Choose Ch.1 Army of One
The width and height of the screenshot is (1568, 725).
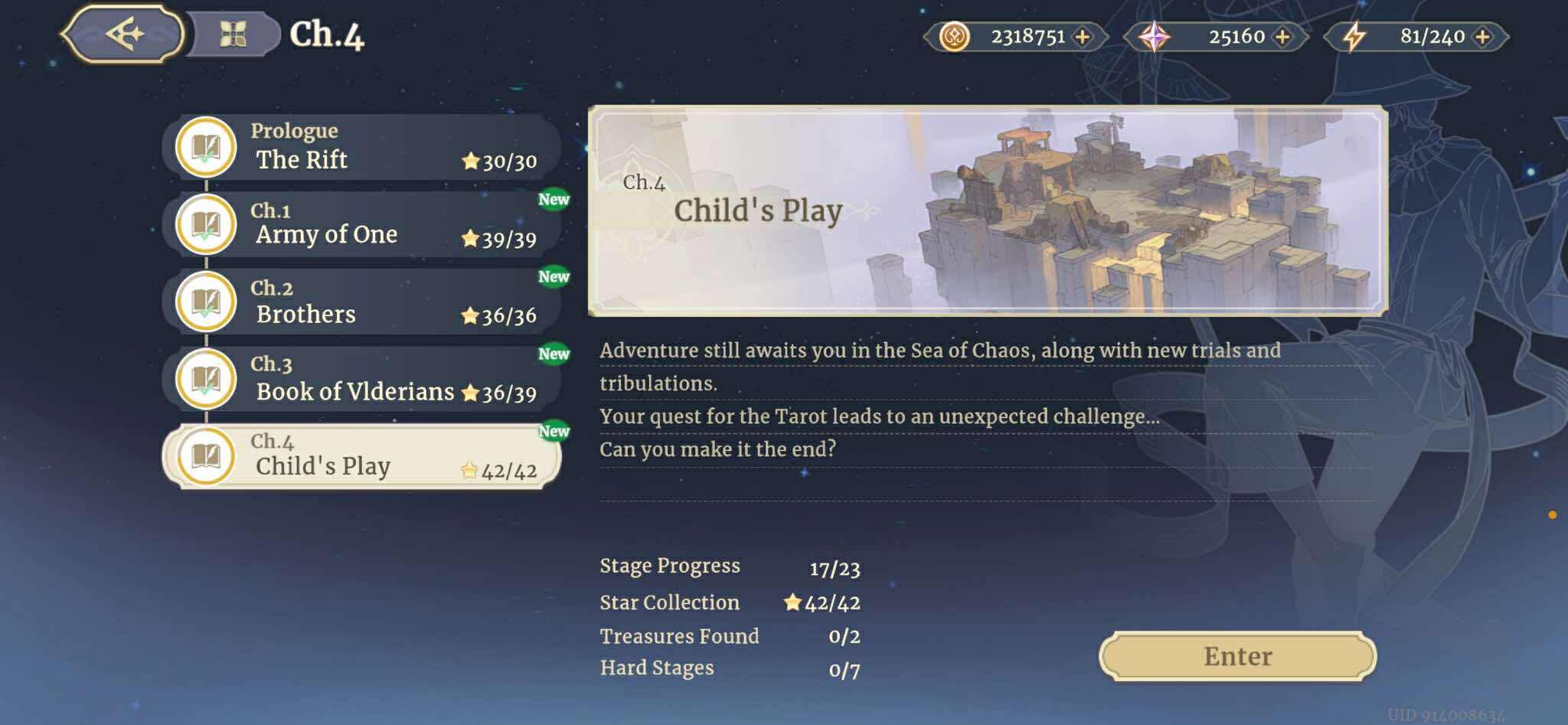point(361,224)
